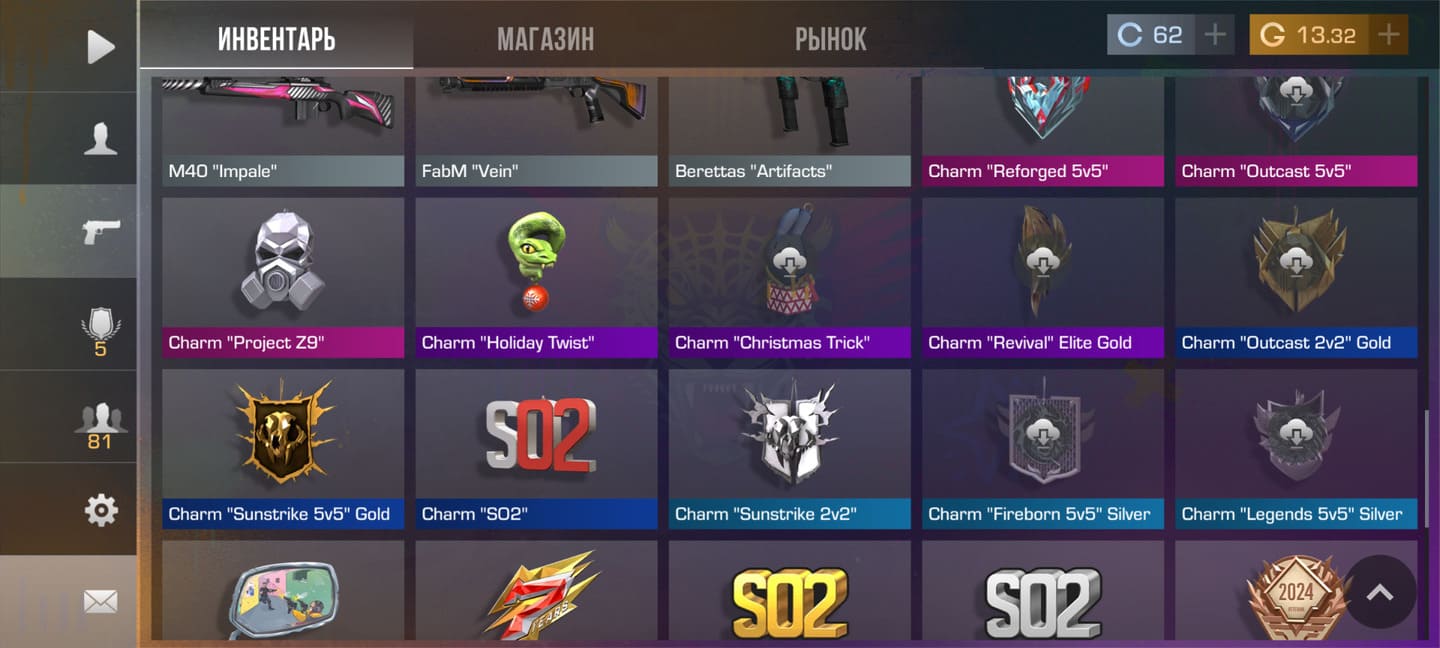Jump to top with arrow button
The height and width of the screenshot is (648, 1440).
click(1380, 592)
